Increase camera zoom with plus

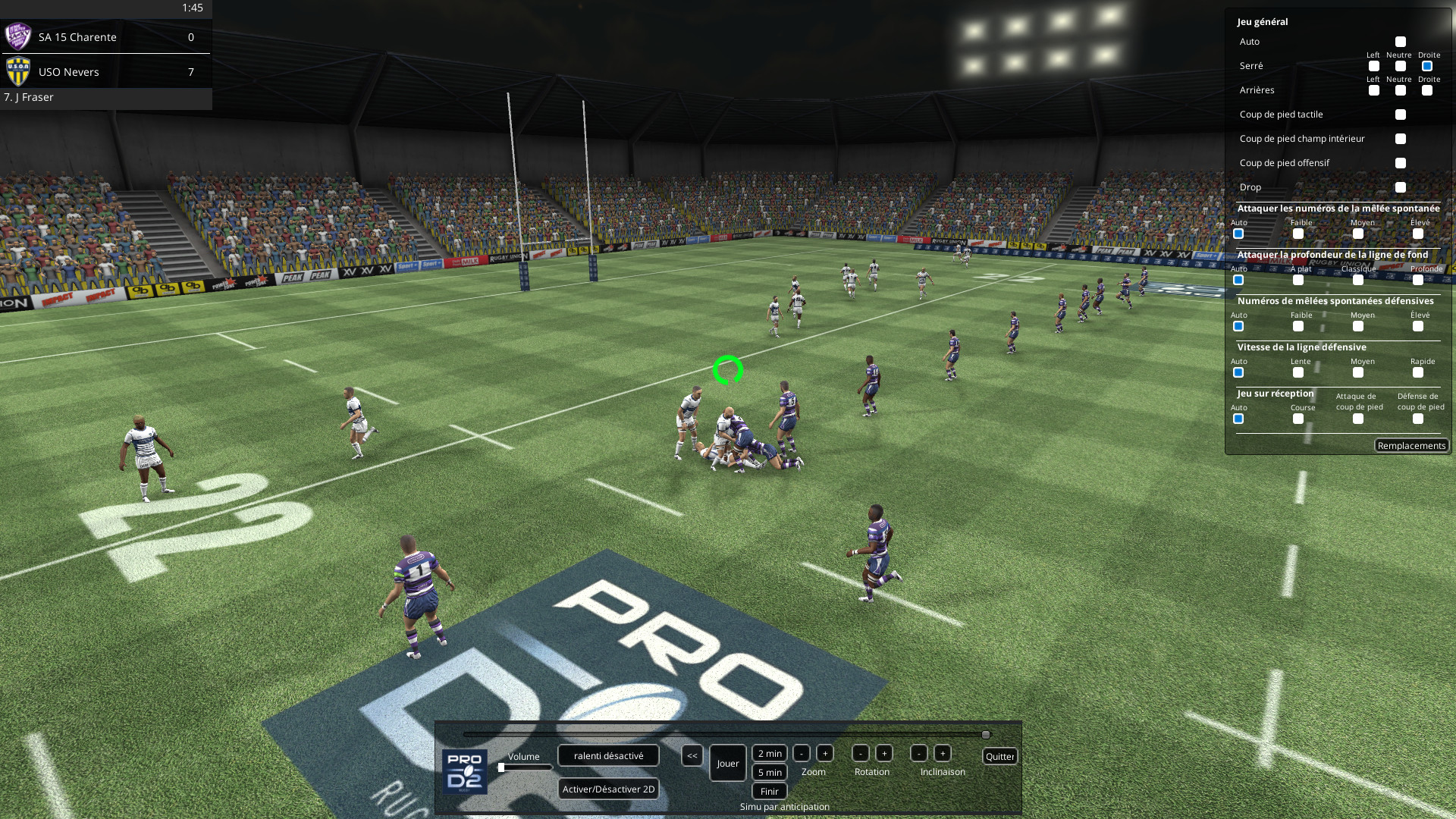point(825,753)
